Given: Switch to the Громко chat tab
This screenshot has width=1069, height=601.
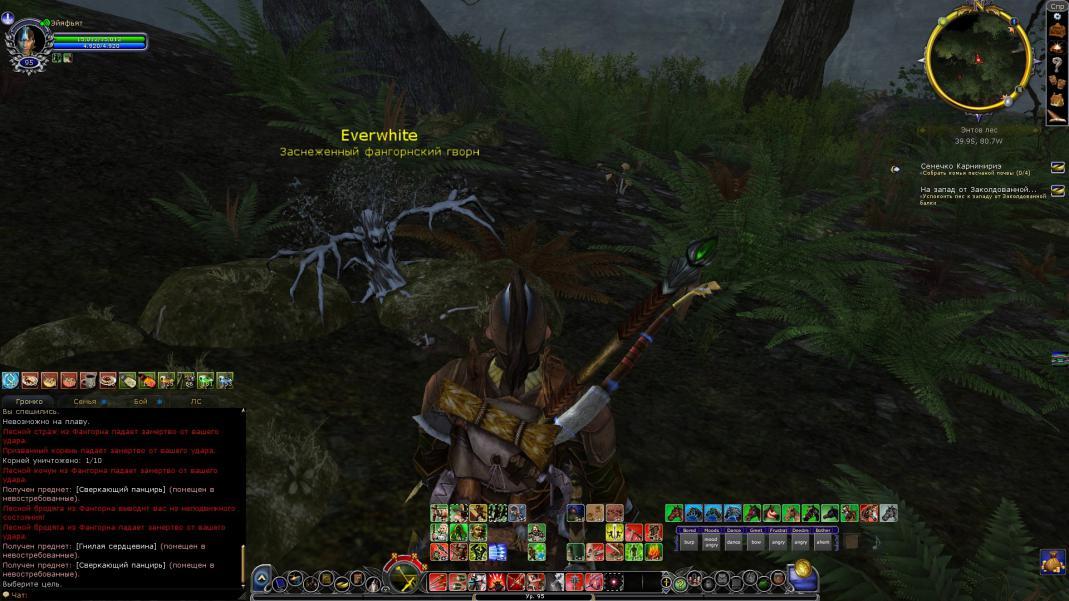Looking at the screenshot, I should coord(29,401).
